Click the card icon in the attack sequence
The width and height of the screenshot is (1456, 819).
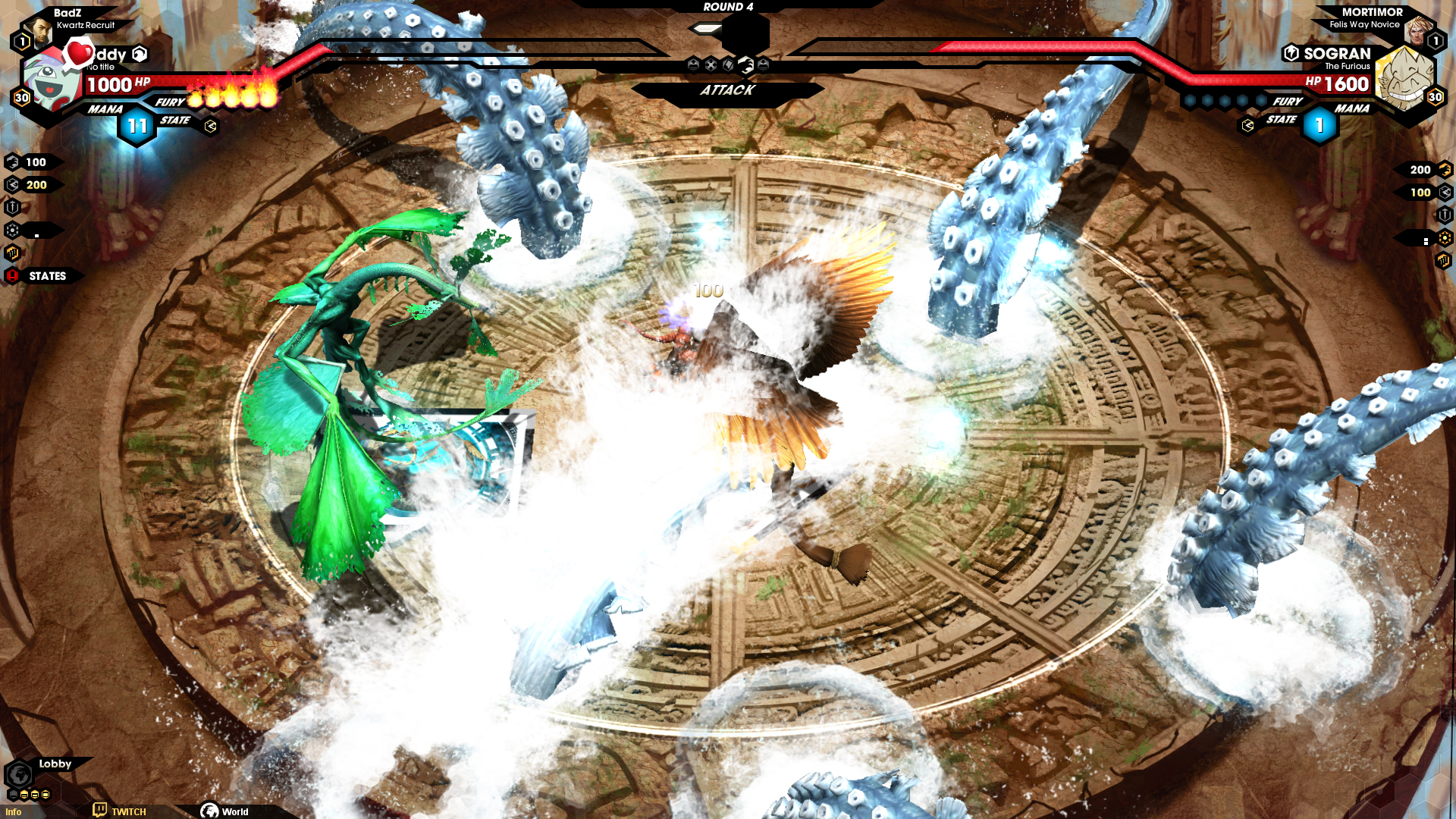pyautogui.click(x=728, y=64)
